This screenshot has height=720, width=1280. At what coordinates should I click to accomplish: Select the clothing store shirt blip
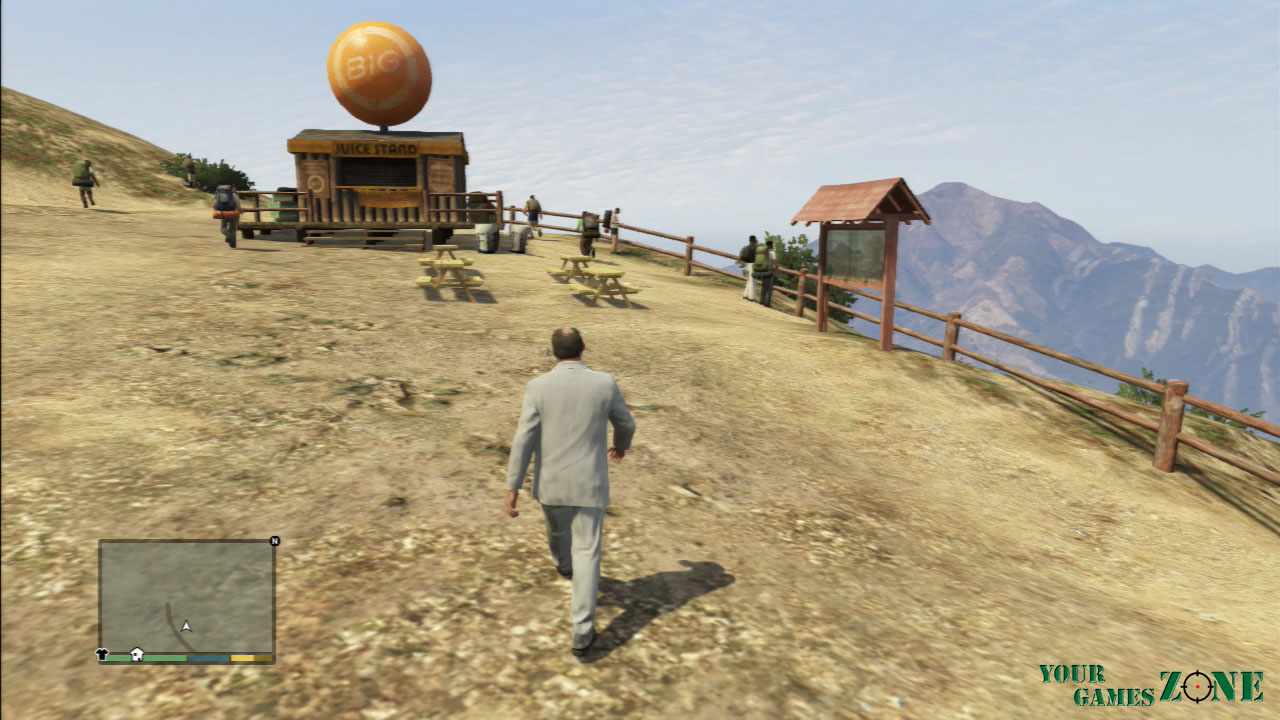(102, 654)
